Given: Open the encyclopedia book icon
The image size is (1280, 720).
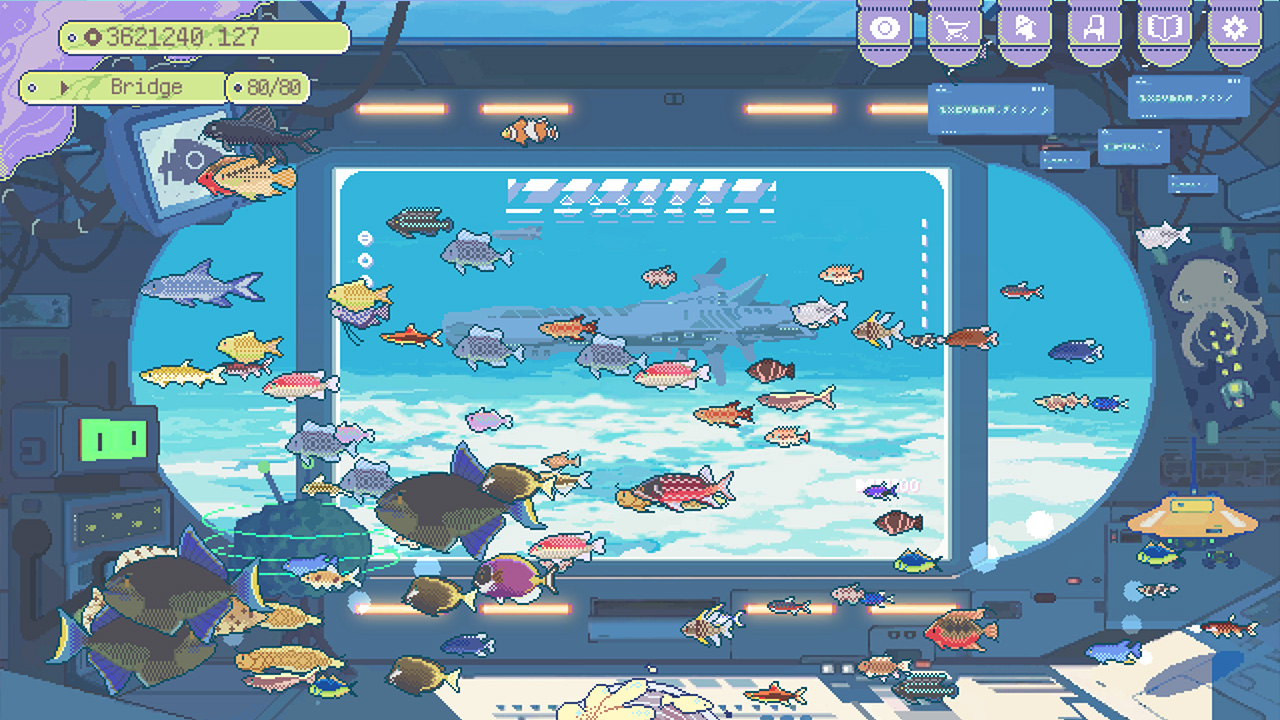Looking at the screenshot, I should pos(1162,26).
